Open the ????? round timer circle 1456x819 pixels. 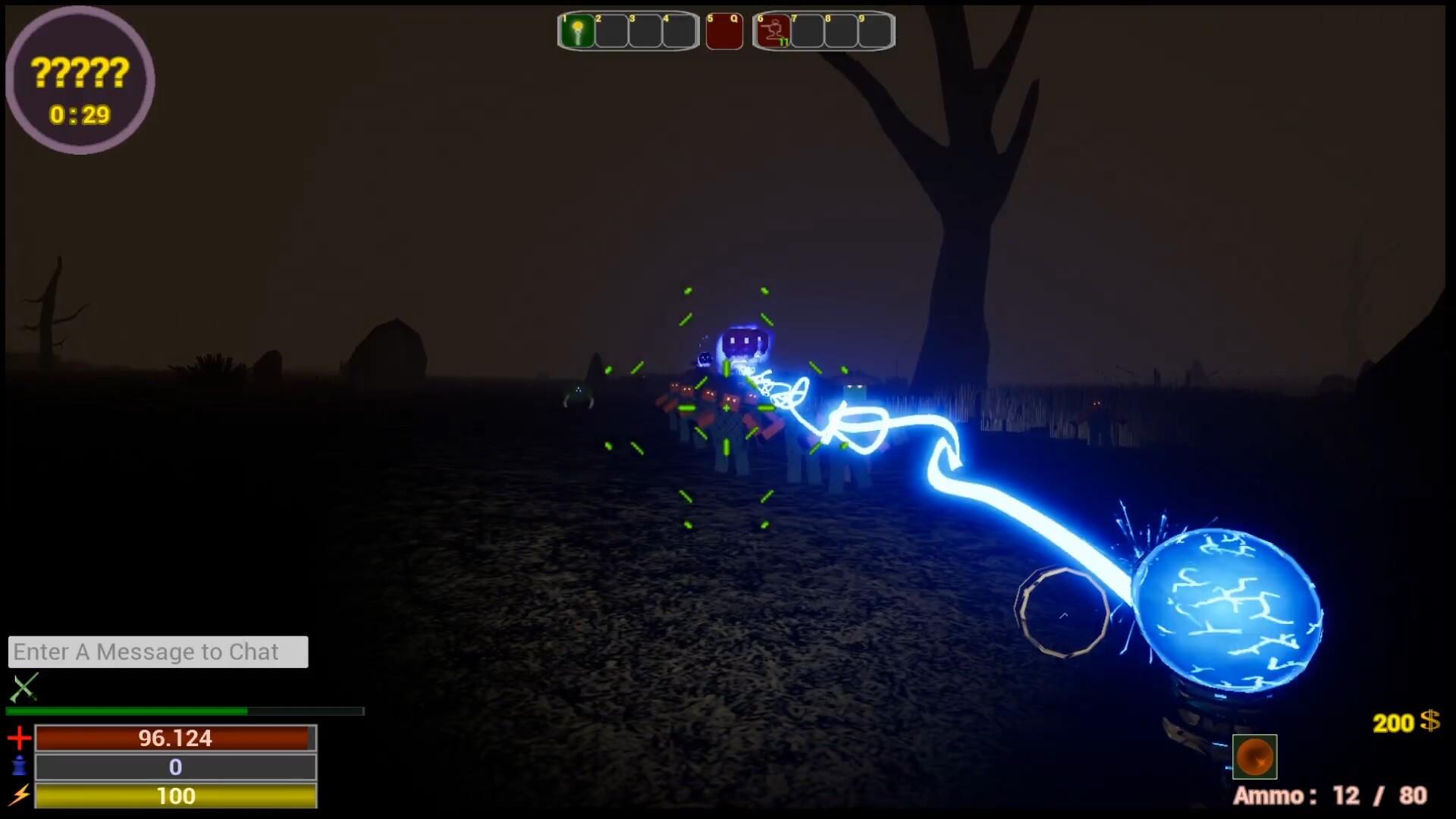coord(80,76)
